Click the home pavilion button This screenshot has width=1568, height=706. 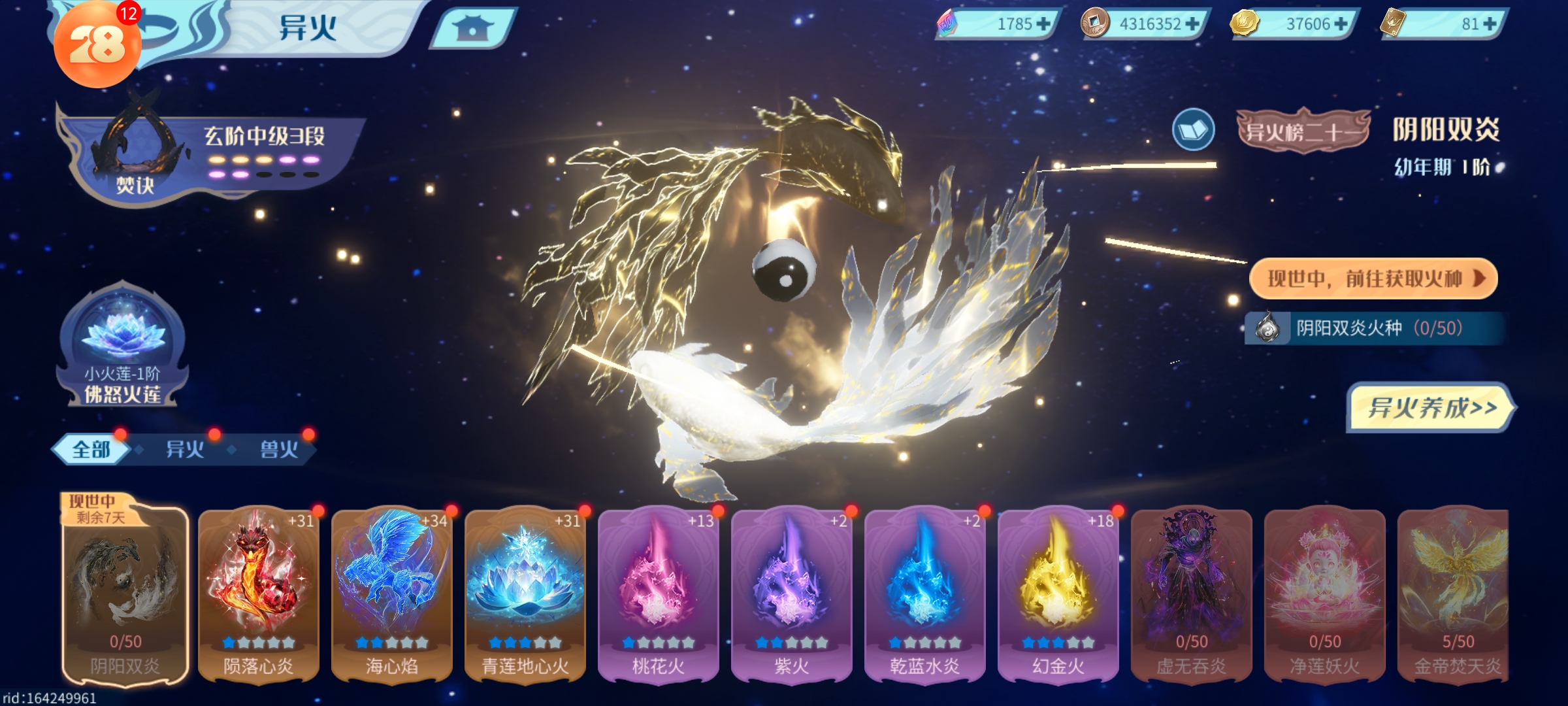pos(472,28)
